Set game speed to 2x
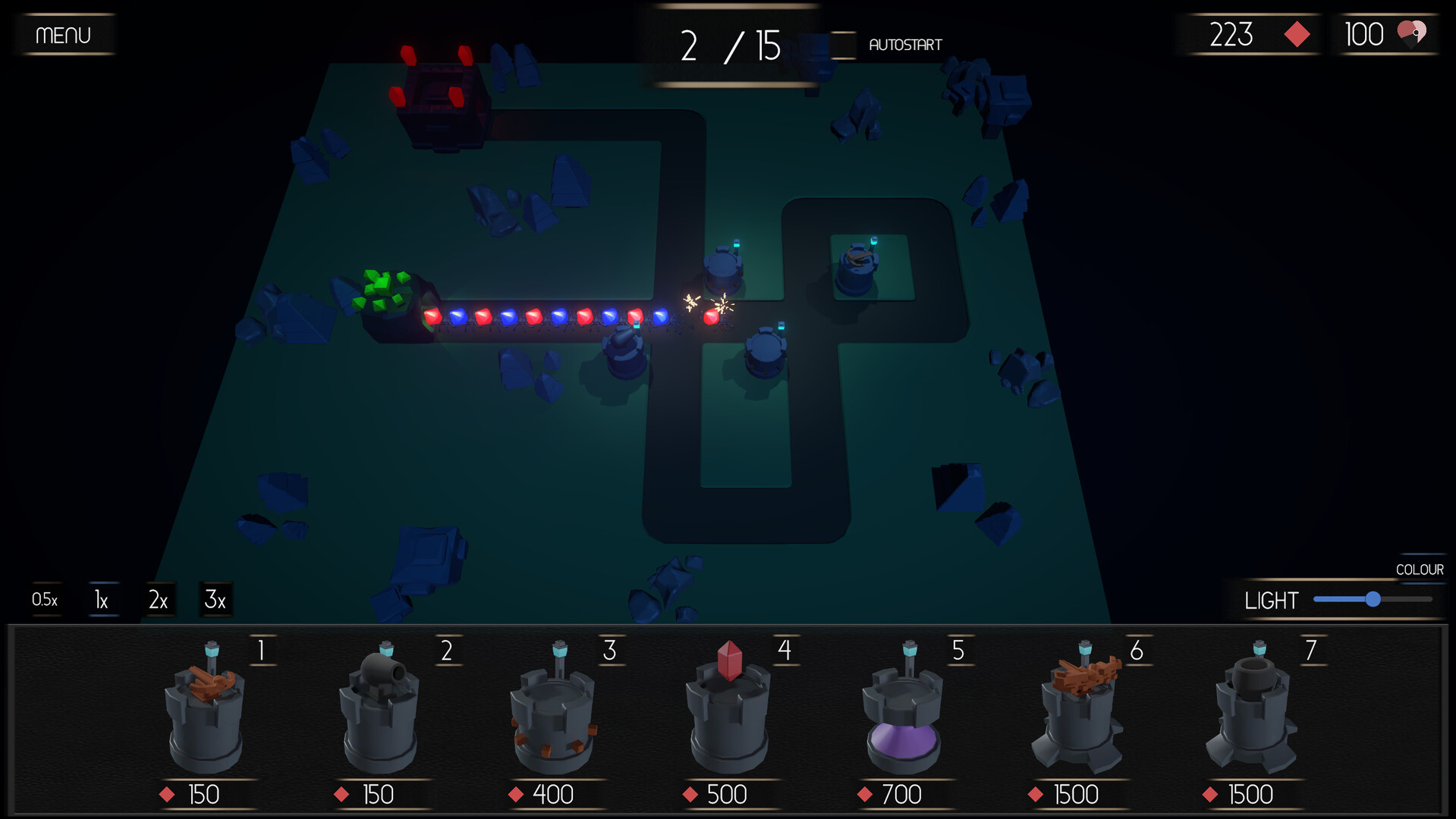This screenshot has height=819, width=1456. pos(159,599)
